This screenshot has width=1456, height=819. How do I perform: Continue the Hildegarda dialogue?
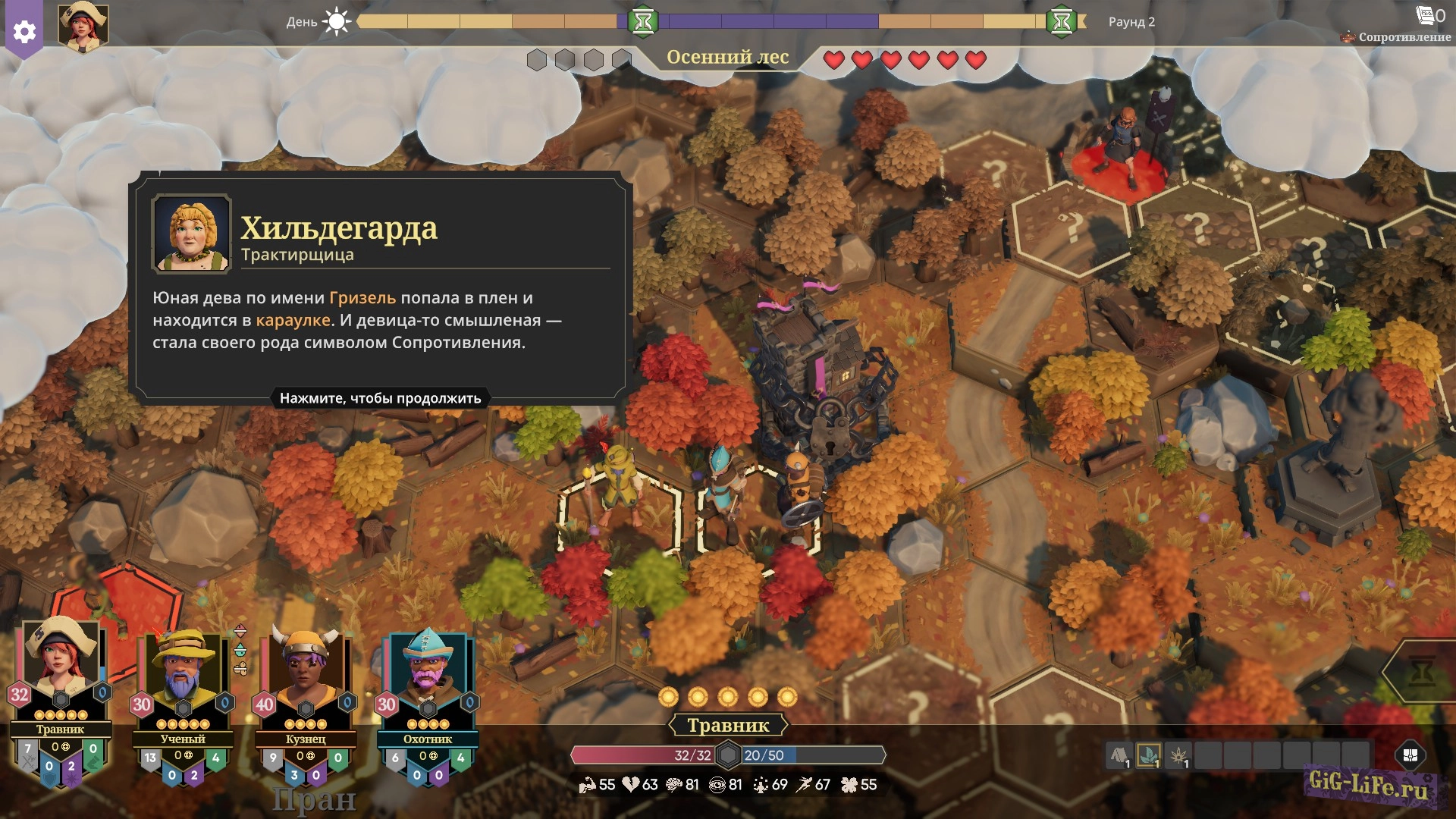380,398
